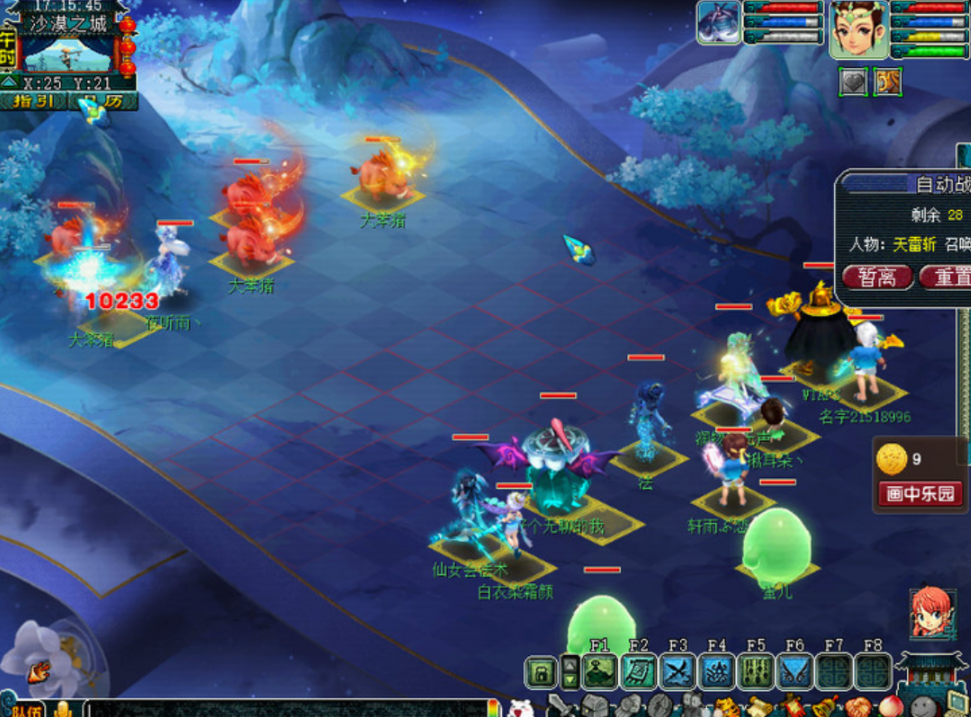Click the red-haired girl avatar icon

[930, 612]
